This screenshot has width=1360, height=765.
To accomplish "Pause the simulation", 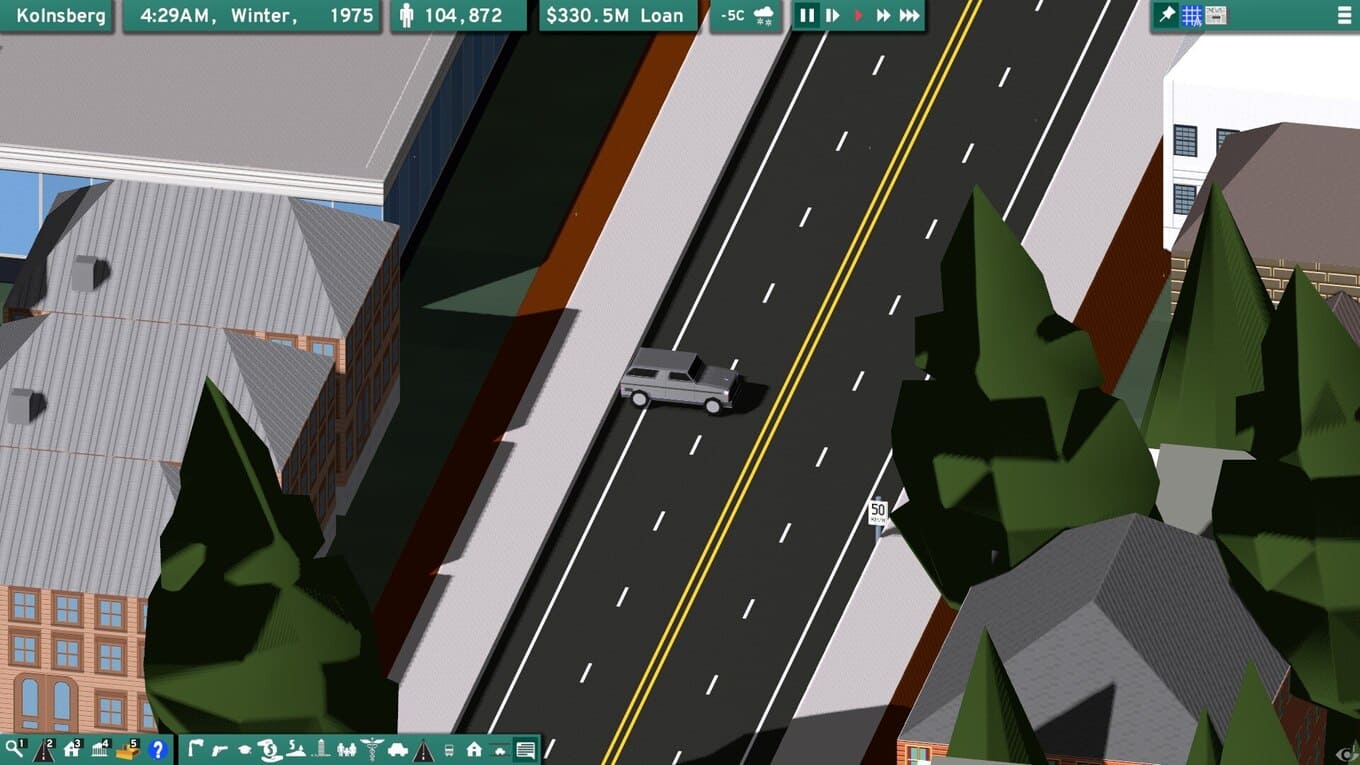I will click(x=806, y=16).
